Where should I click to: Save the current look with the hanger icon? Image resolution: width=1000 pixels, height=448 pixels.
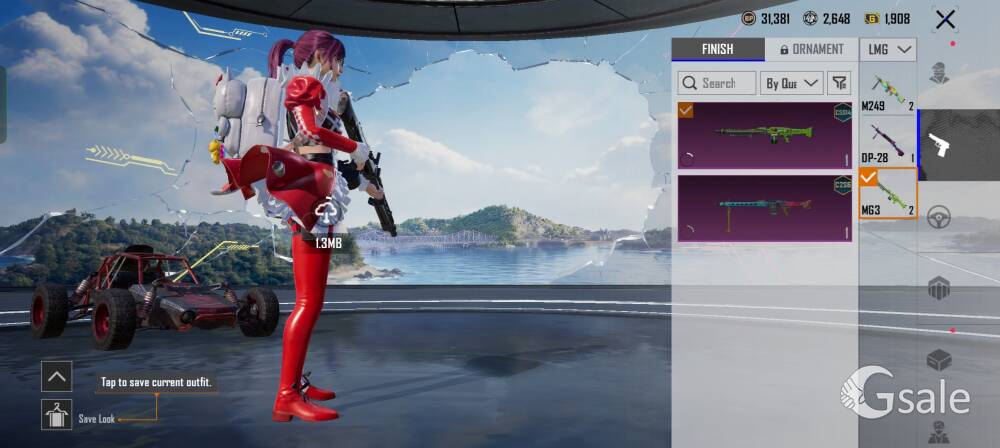point(56,414)
